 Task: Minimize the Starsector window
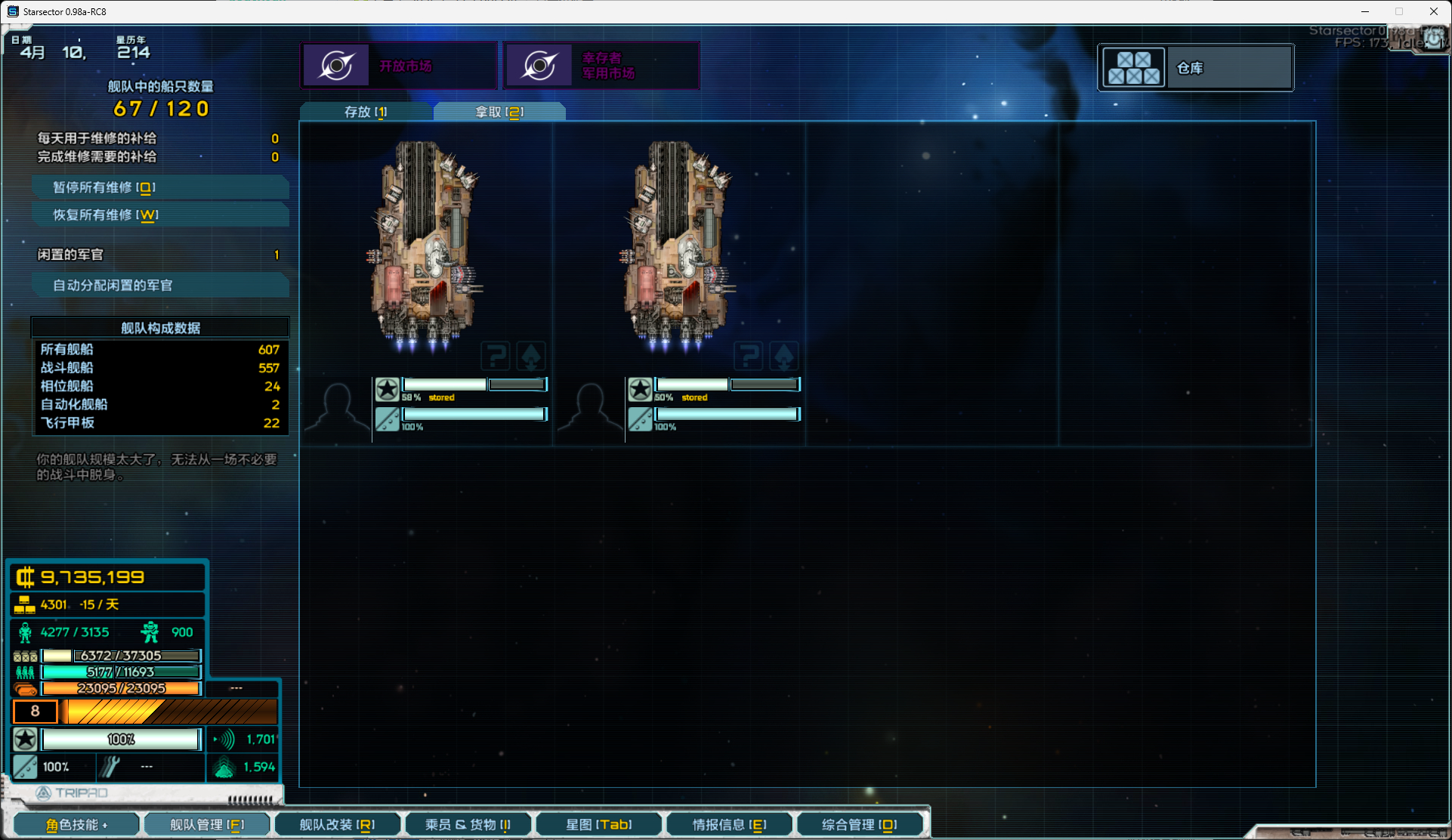click(1364, 11)
